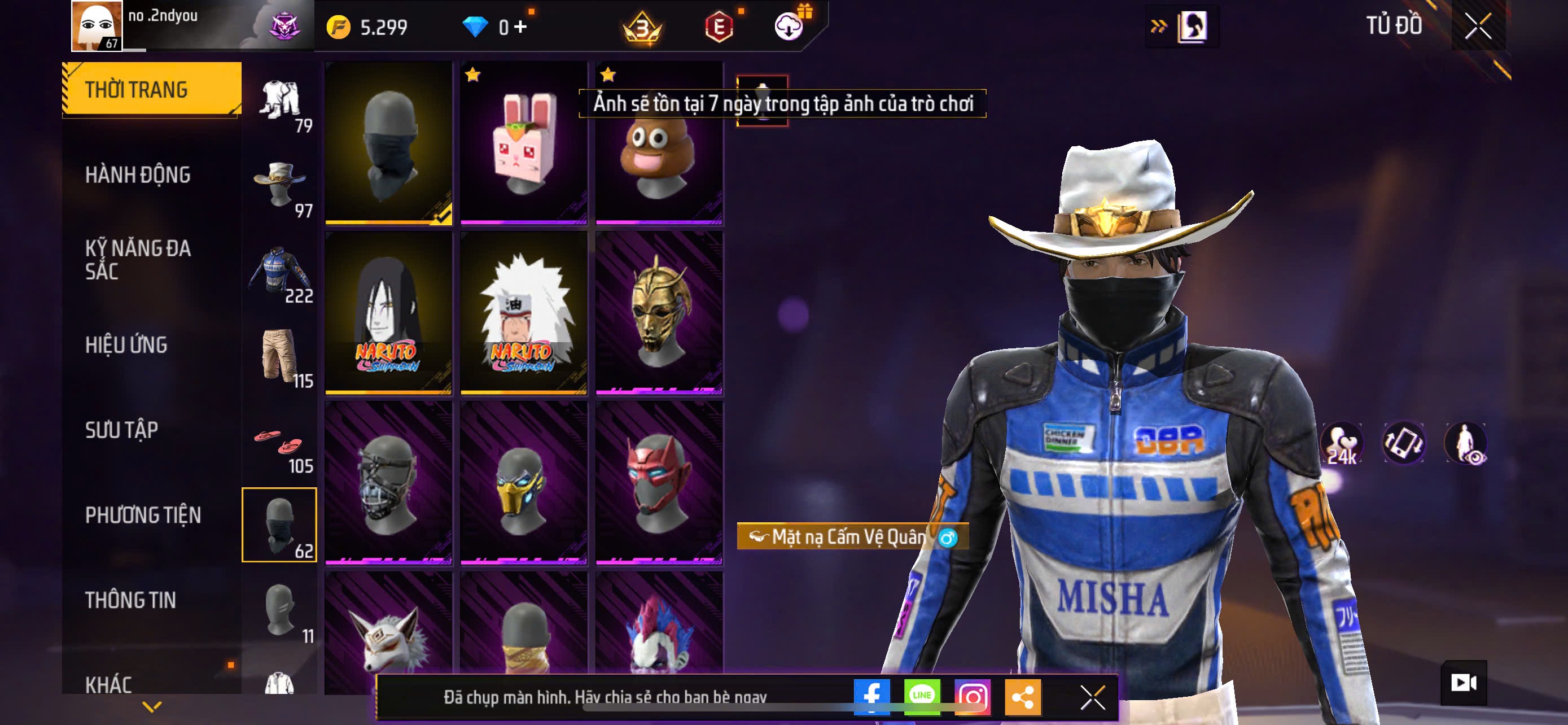Share screenshot to Facebook
Image resolution: width=1568 pixels, height=725 pixels.
point(871,696)
